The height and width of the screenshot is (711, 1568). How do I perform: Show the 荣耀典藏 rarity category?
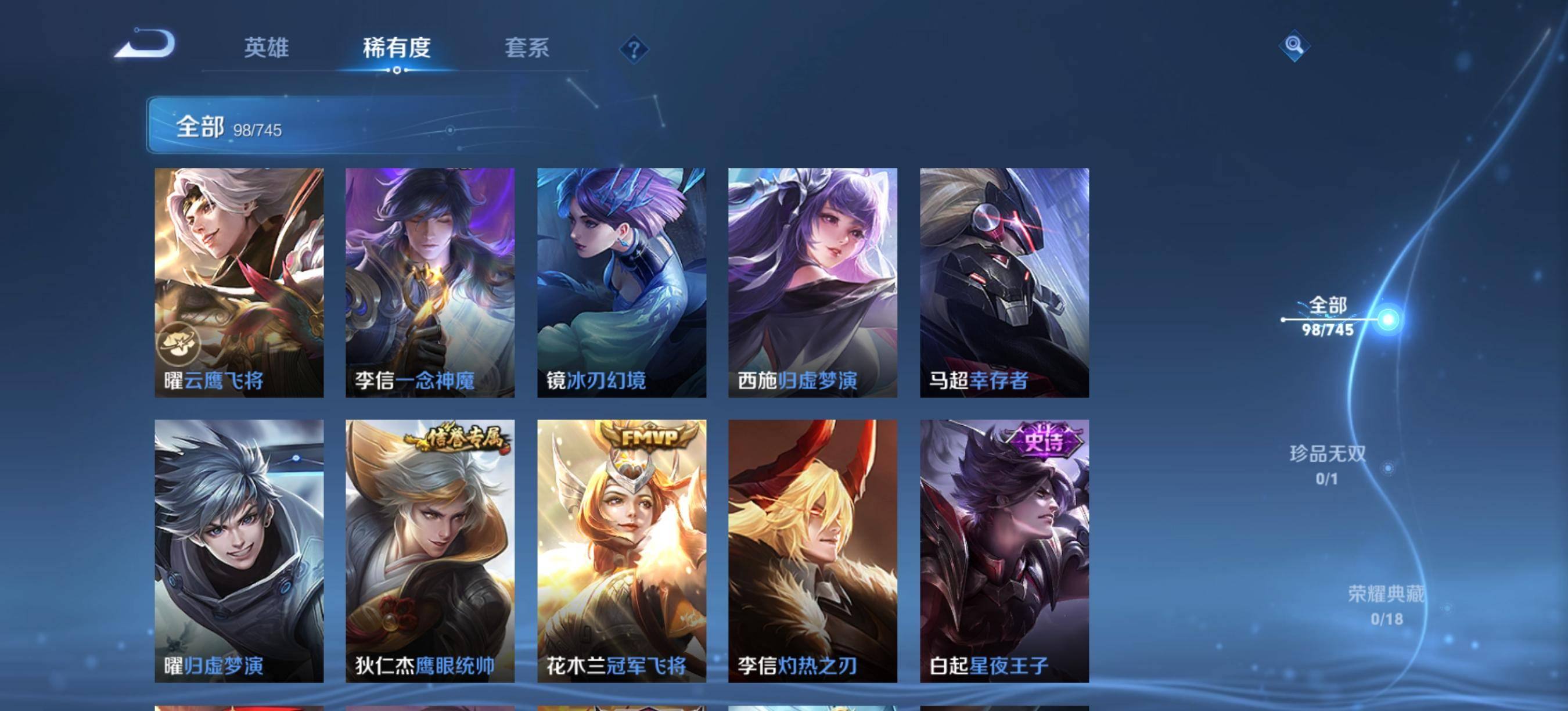point(1386,605)
